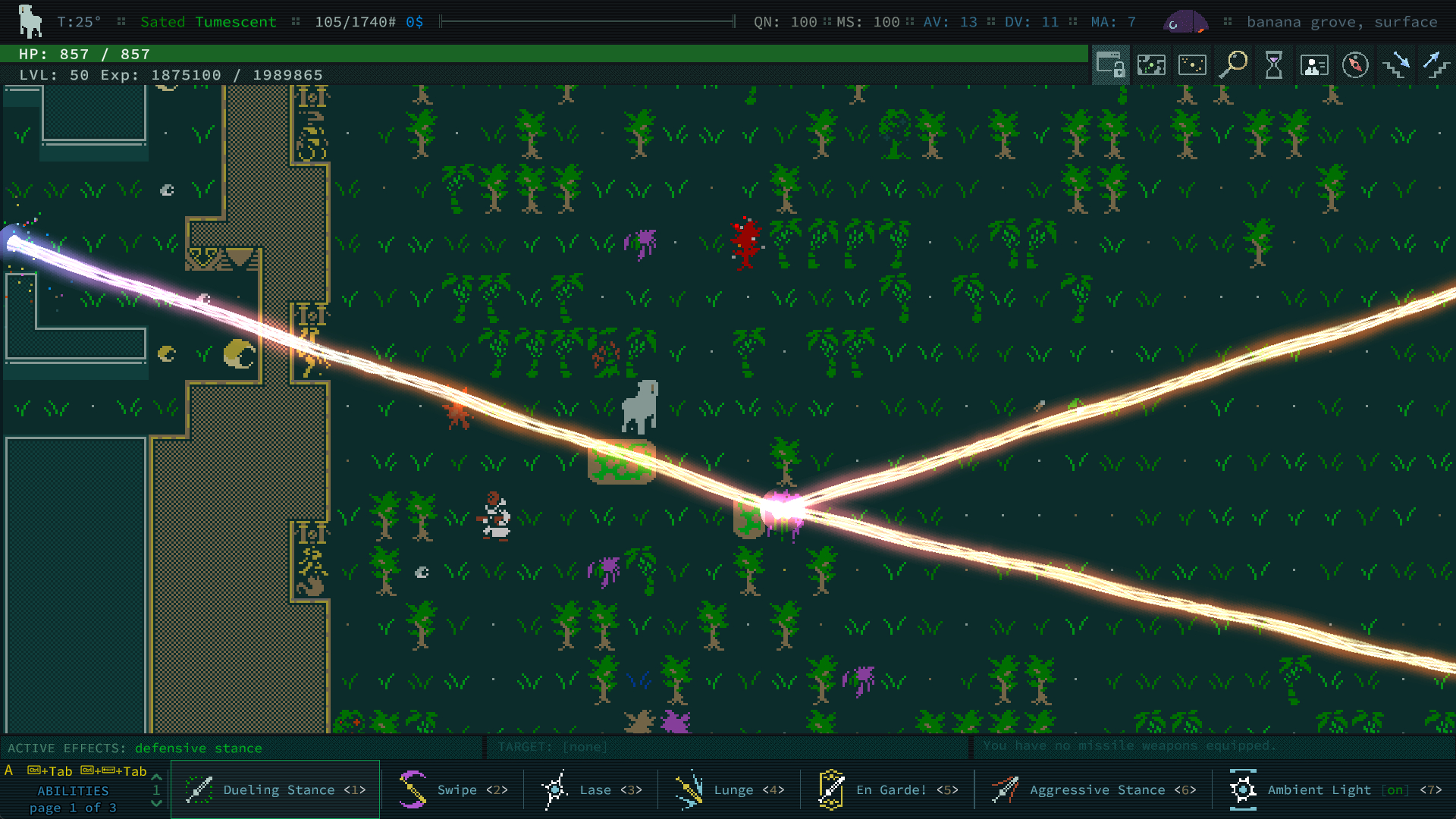Click the ascend stairs icon

point(1436,65)
